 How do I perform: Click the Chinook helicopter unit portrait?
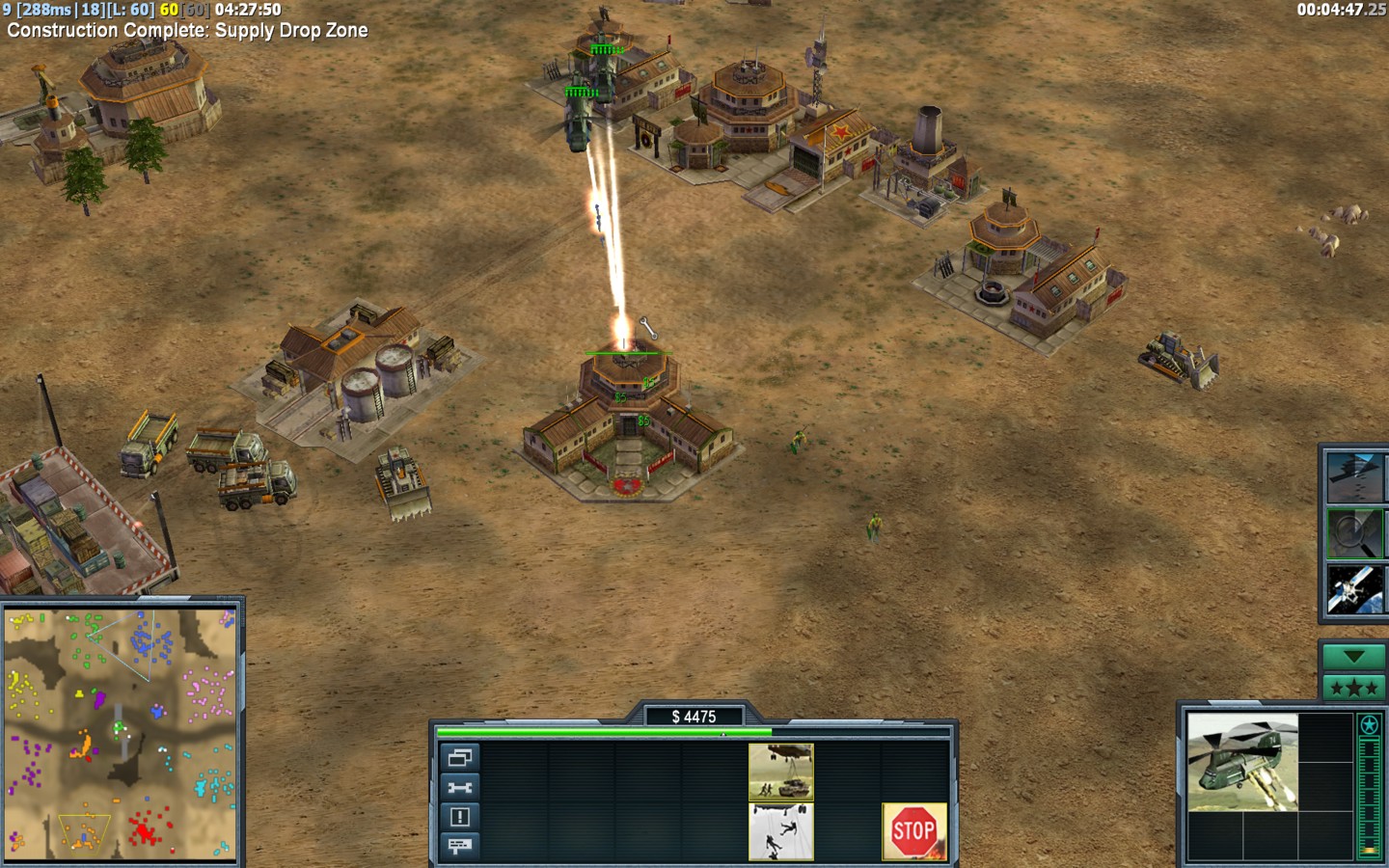[1242, 762]
